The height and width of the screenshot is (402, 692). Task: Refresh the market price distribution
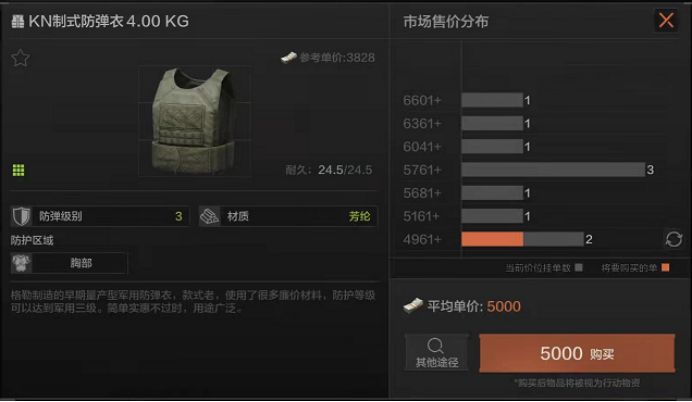click(674, 239)
